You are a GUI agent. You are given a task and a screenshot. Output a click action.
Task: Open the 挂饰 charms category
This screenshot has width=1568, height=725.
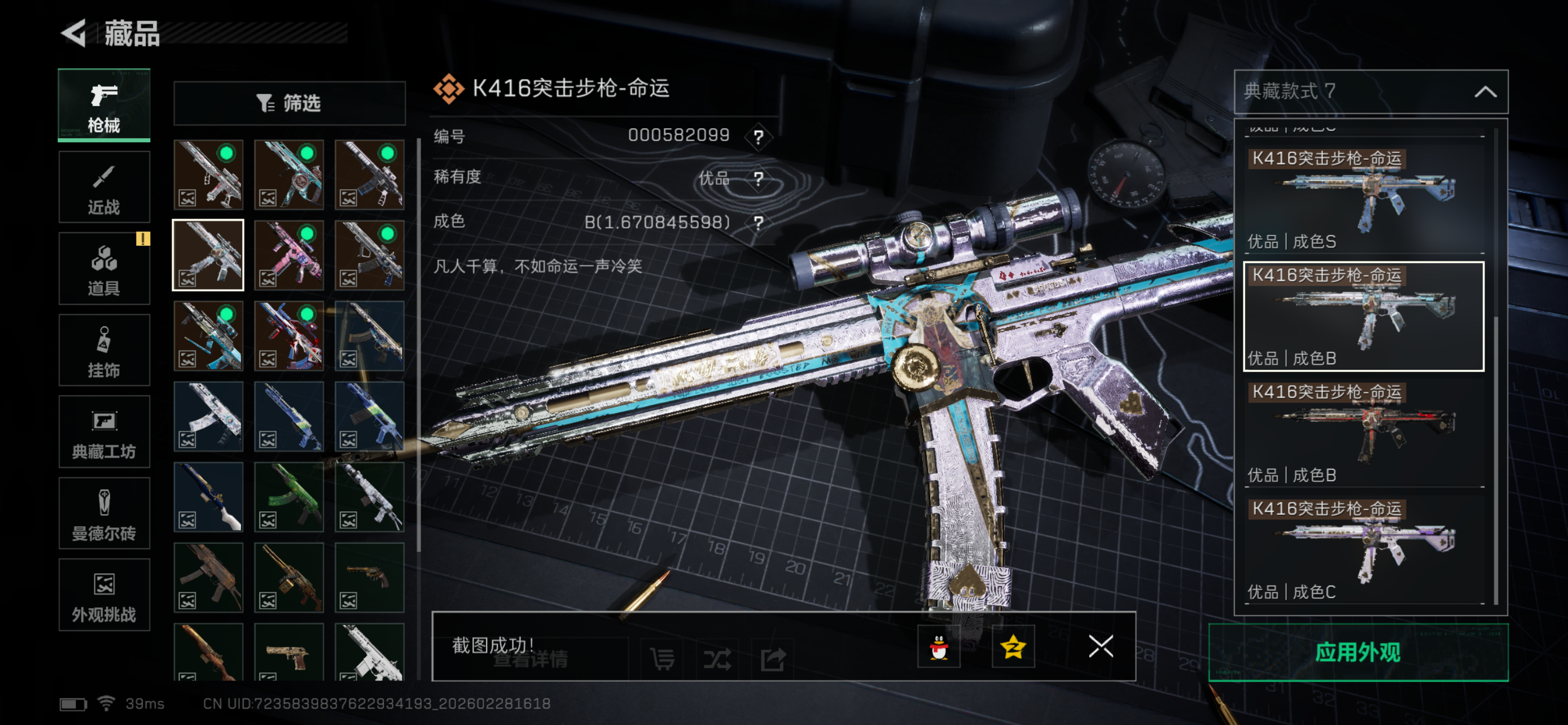(104, 351)
